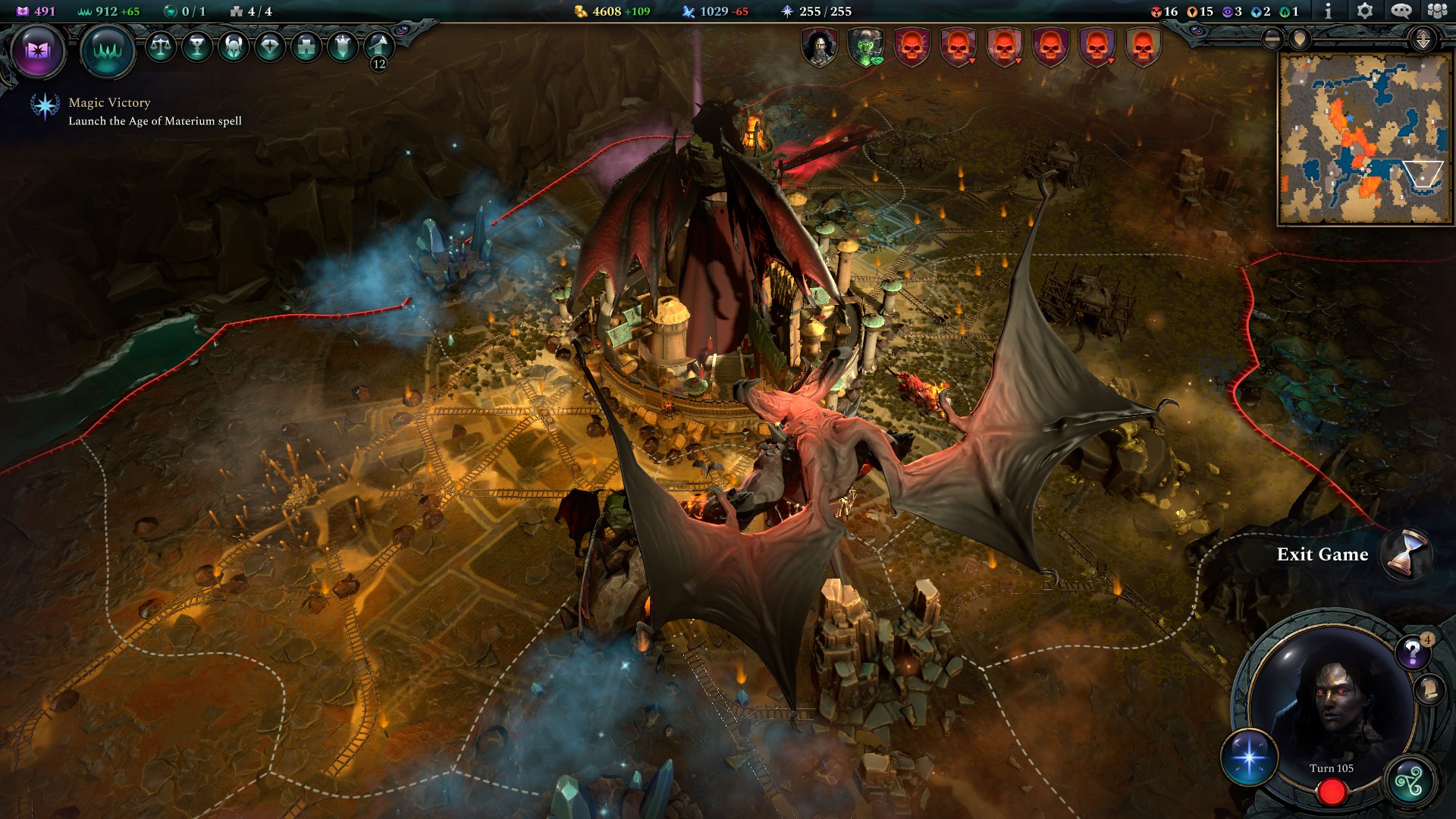Image resolution: width=1456 pixels, height=819 pixels.
Task: Open the question mark notifications orb
Action: click(1412, 651)
